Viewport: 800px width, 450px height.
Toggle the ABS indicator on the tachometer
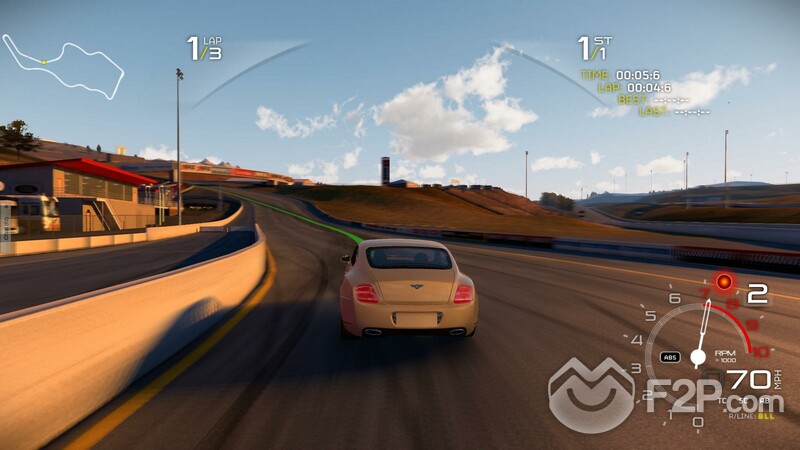click(670, 356)
